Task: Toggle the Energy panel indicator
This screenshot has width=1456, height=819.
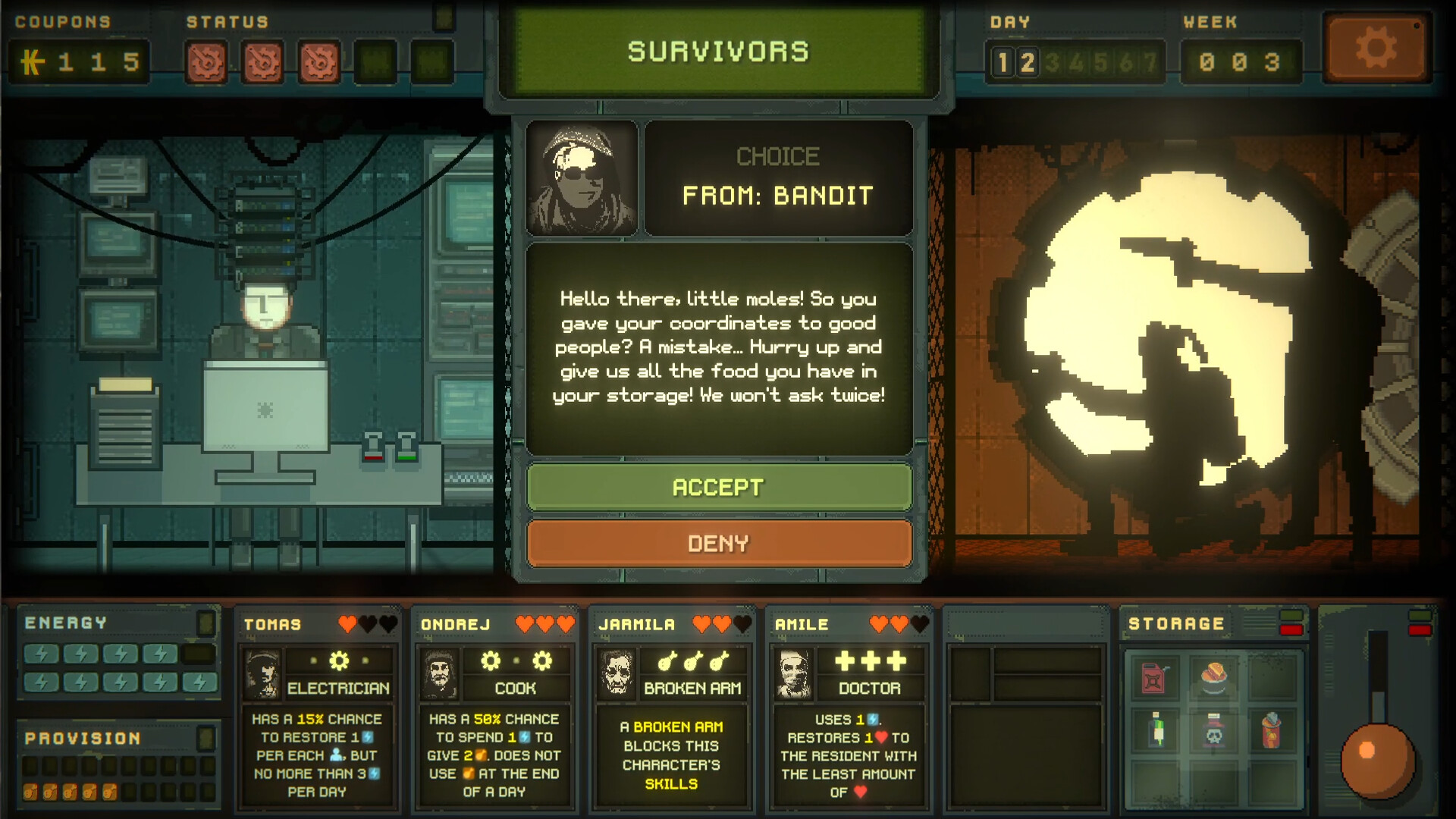Action: click(206, 623)
